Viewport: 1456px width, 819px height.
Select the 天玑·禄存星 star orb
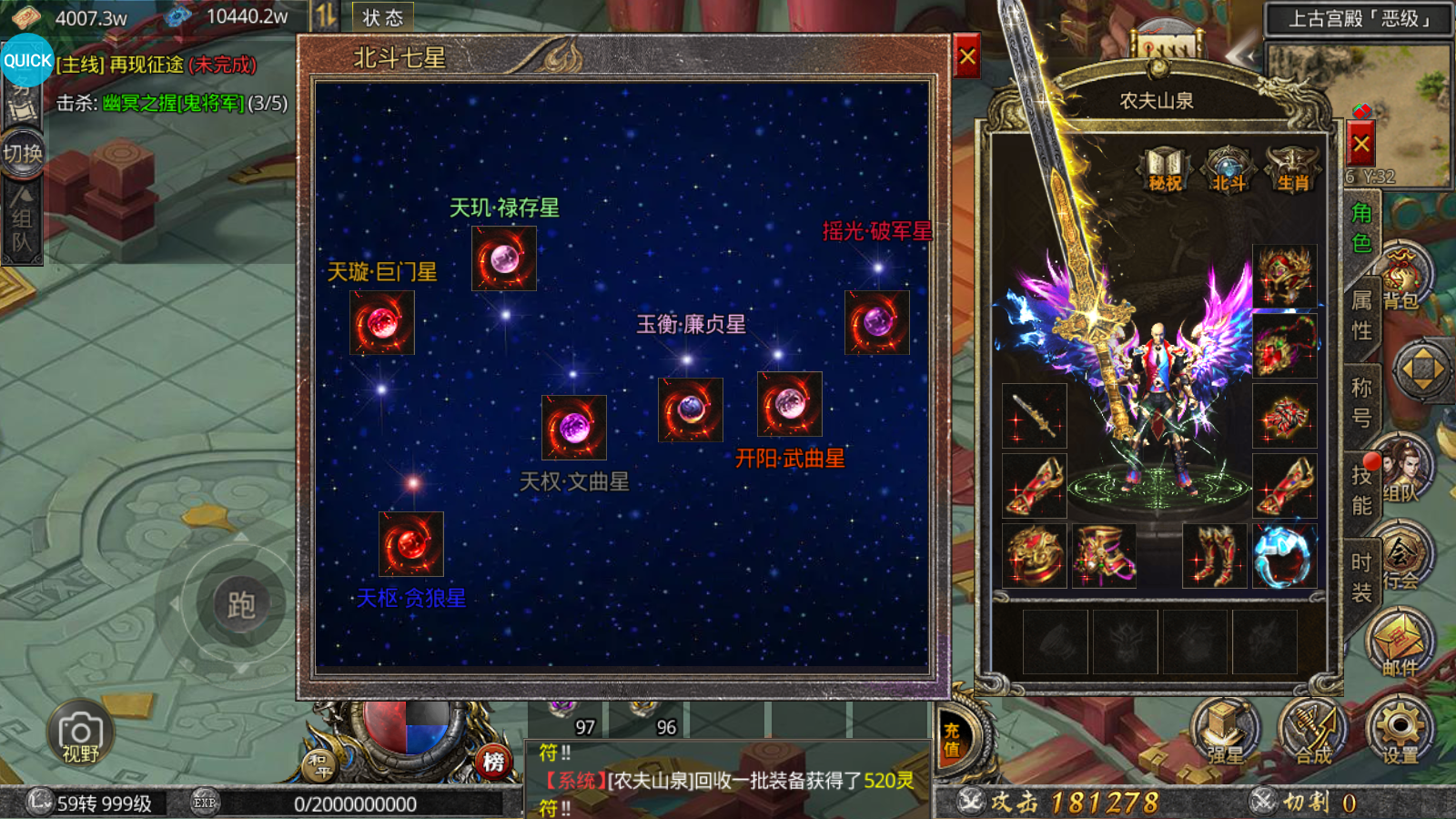point(504,258)
